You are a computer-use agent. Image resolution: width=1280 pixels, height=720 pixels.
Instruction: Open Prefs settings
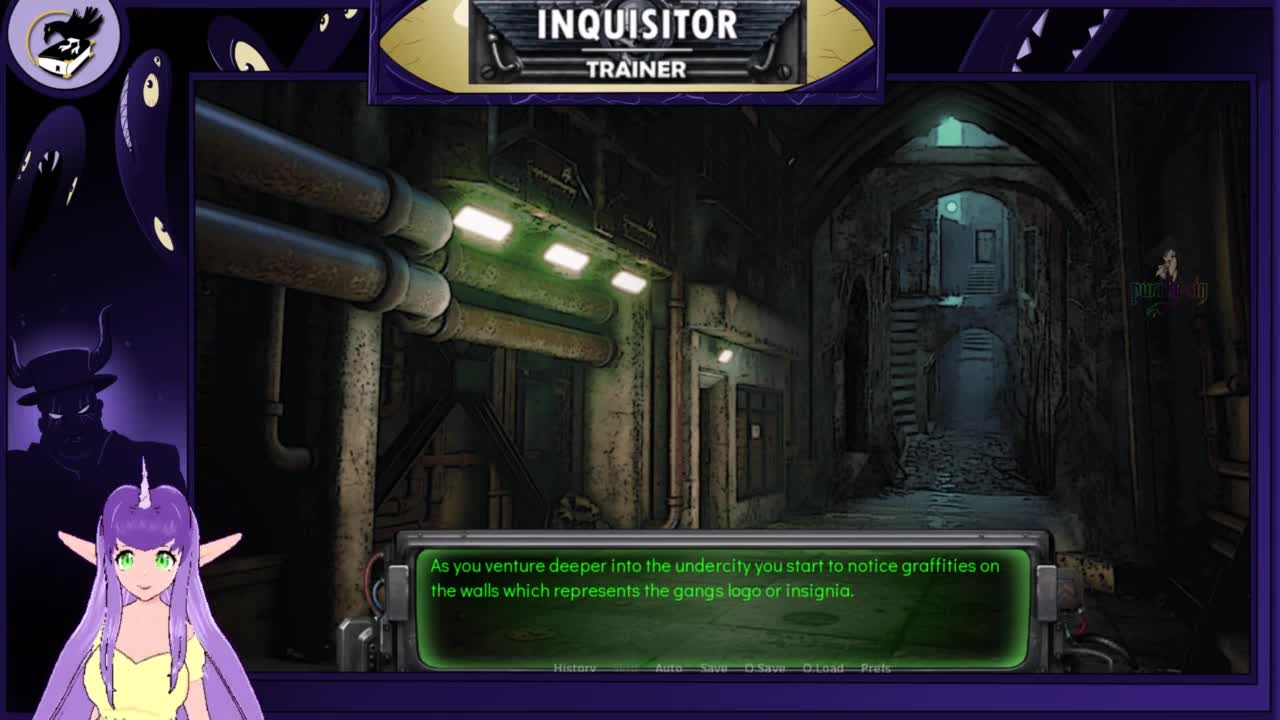point(875,668)
